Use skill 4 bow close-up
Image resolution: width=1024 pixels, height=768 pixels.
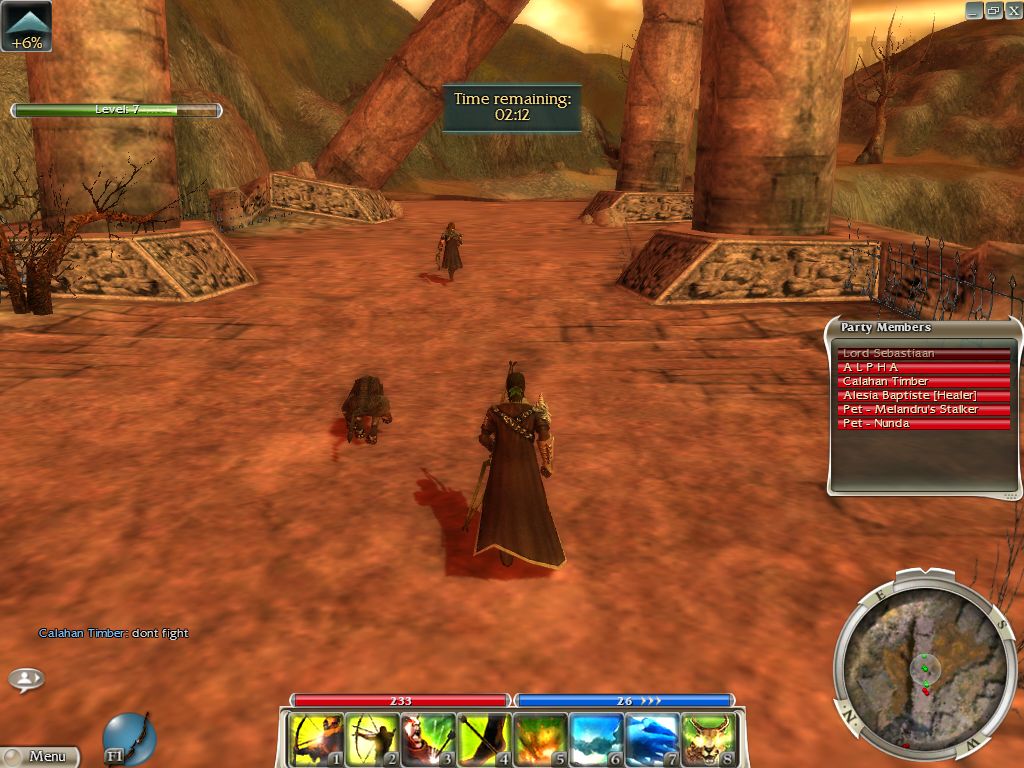pyautogui.click(x=484, y=739)
